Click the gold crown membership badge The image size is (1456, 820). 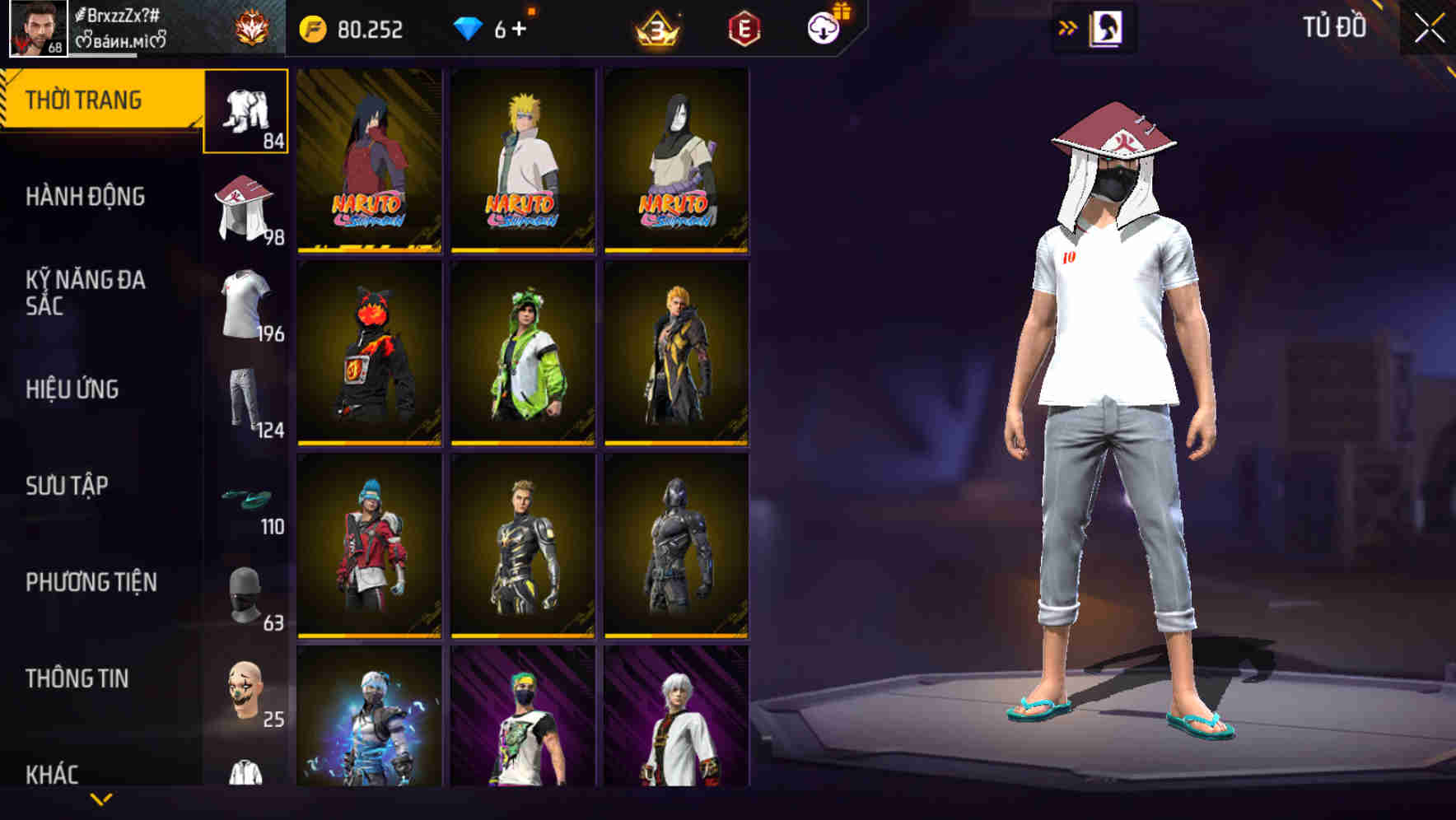coord(656,27)
